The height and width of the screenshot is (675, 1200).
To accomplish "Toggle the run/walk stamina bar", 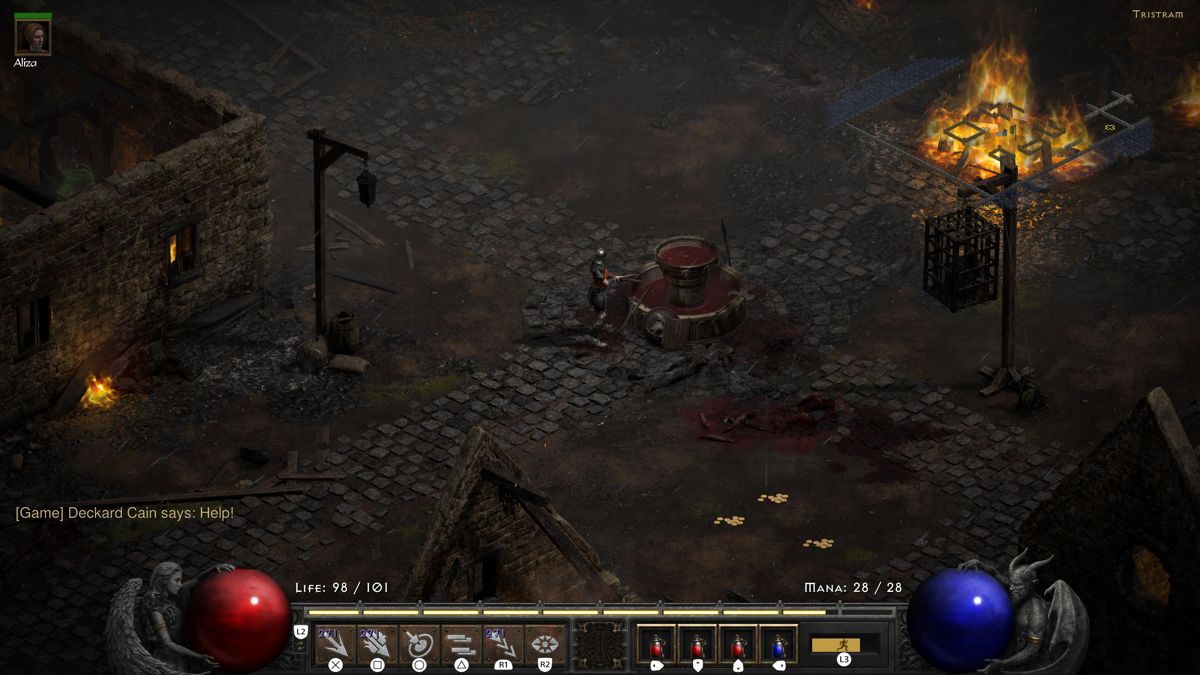I will 844,644.
